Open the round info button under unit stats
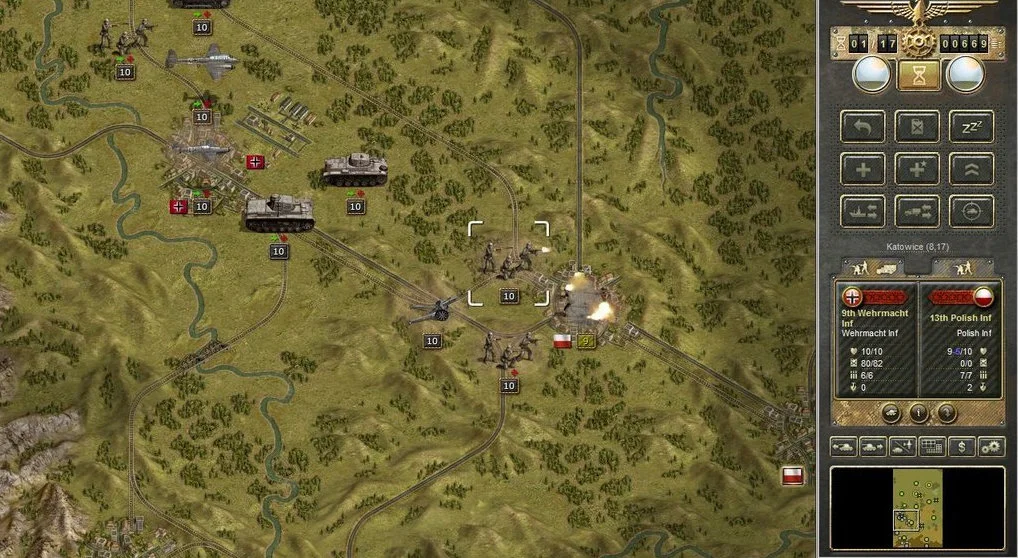Image resolution: width=1018 pixels, height=558 pixels. pos(918,412)
